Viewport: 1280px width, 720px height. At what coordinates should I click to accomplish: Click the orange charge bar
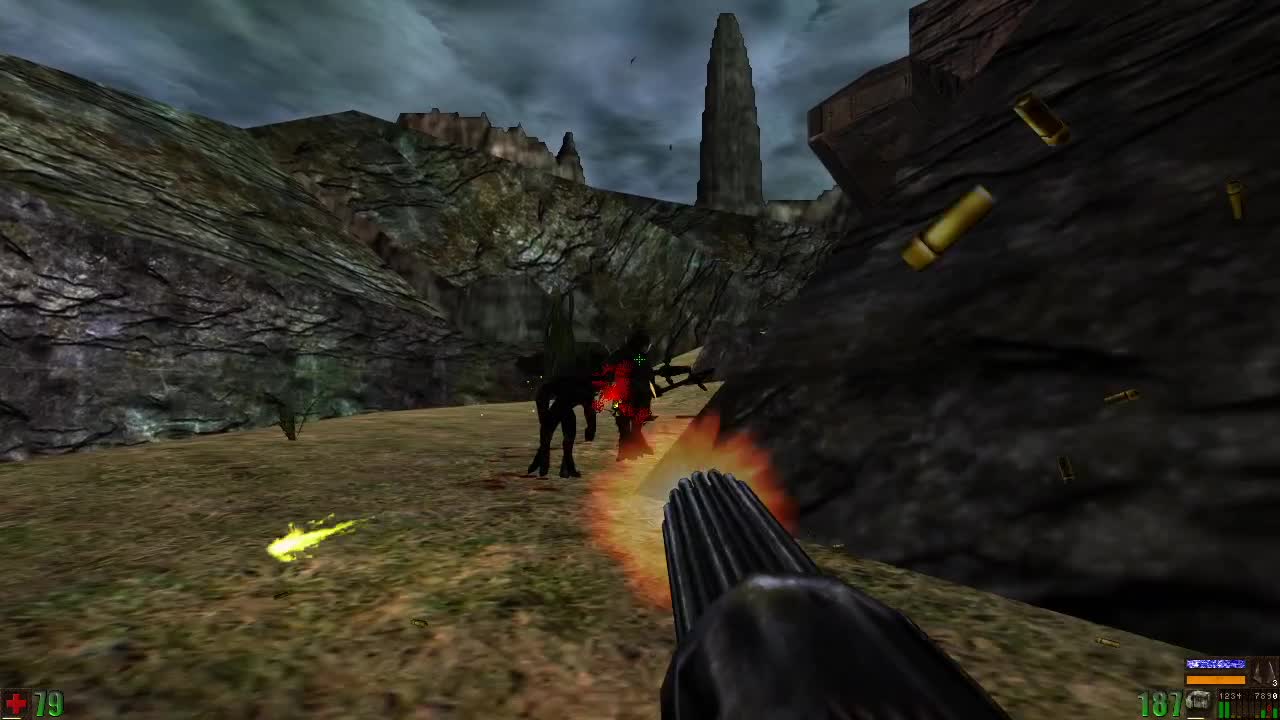click(x=1216, y=680)
